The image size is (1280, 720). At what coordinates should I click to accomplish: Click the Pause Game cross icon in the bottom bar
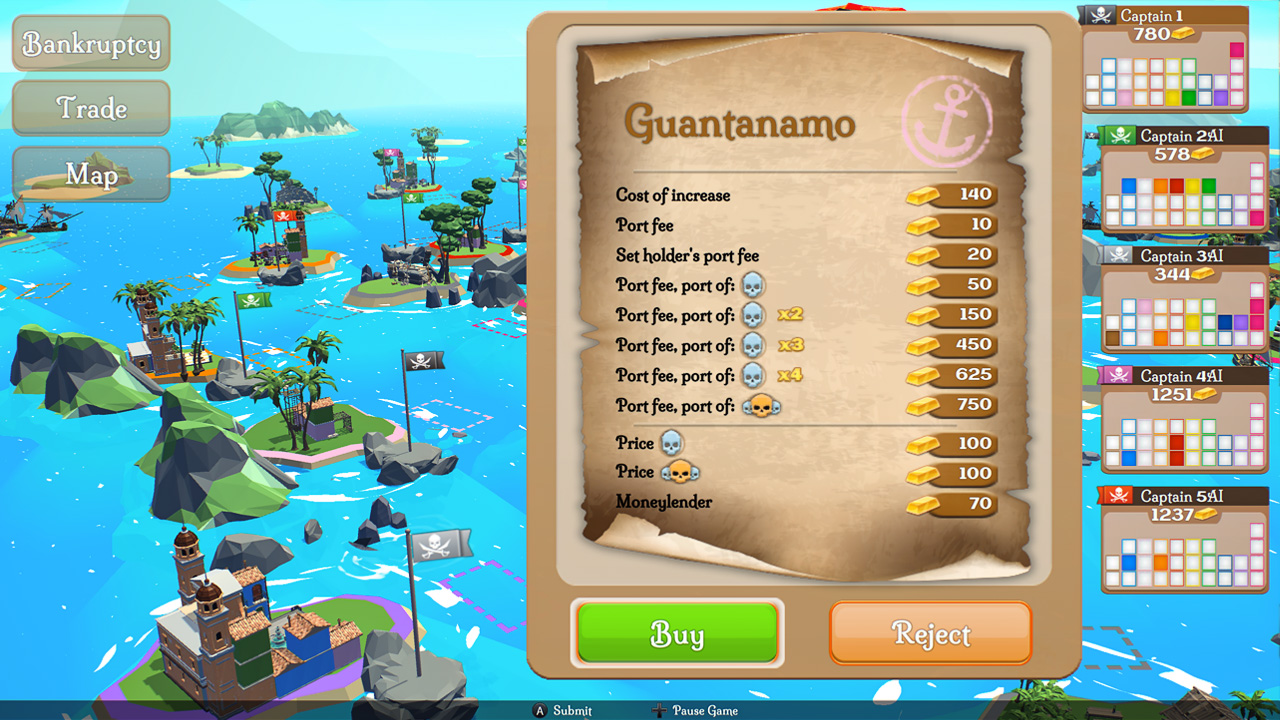pyautogui.click(x=659, y=711)
